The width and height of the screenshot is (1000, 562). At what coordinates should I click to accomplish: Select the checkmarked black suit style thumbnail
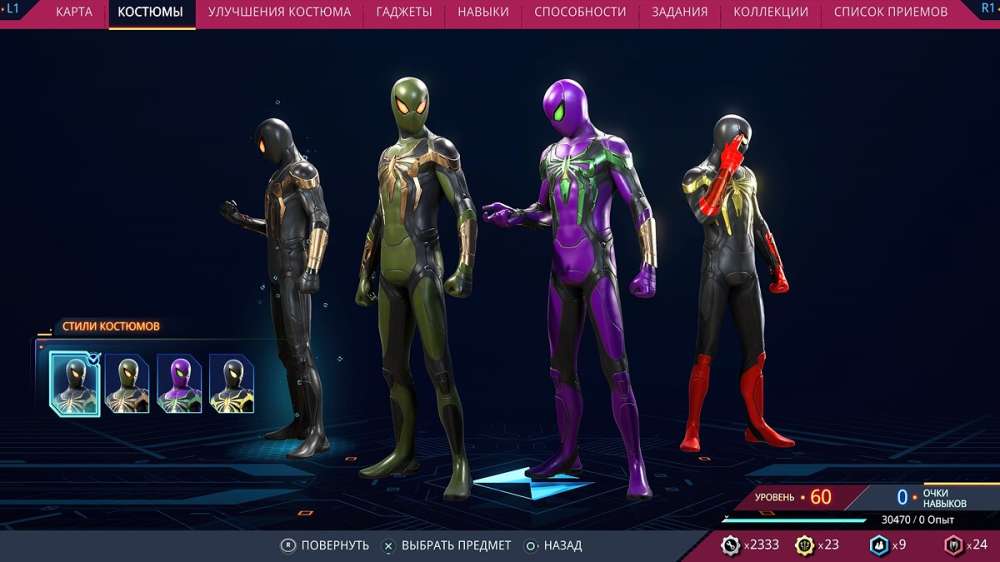pos(74,384)
